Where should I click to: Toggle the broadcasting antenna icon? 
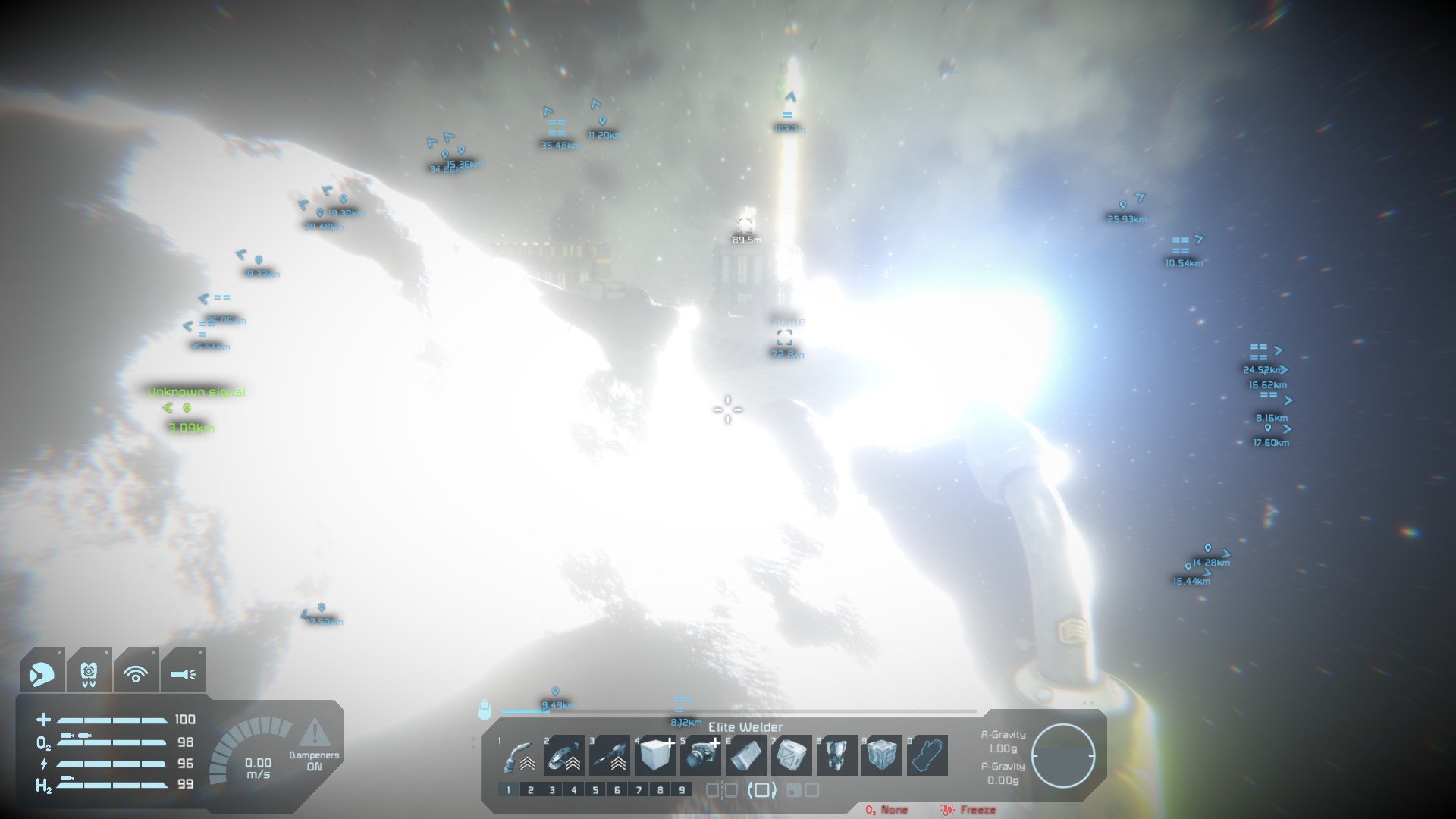click(x=136, y=672)
